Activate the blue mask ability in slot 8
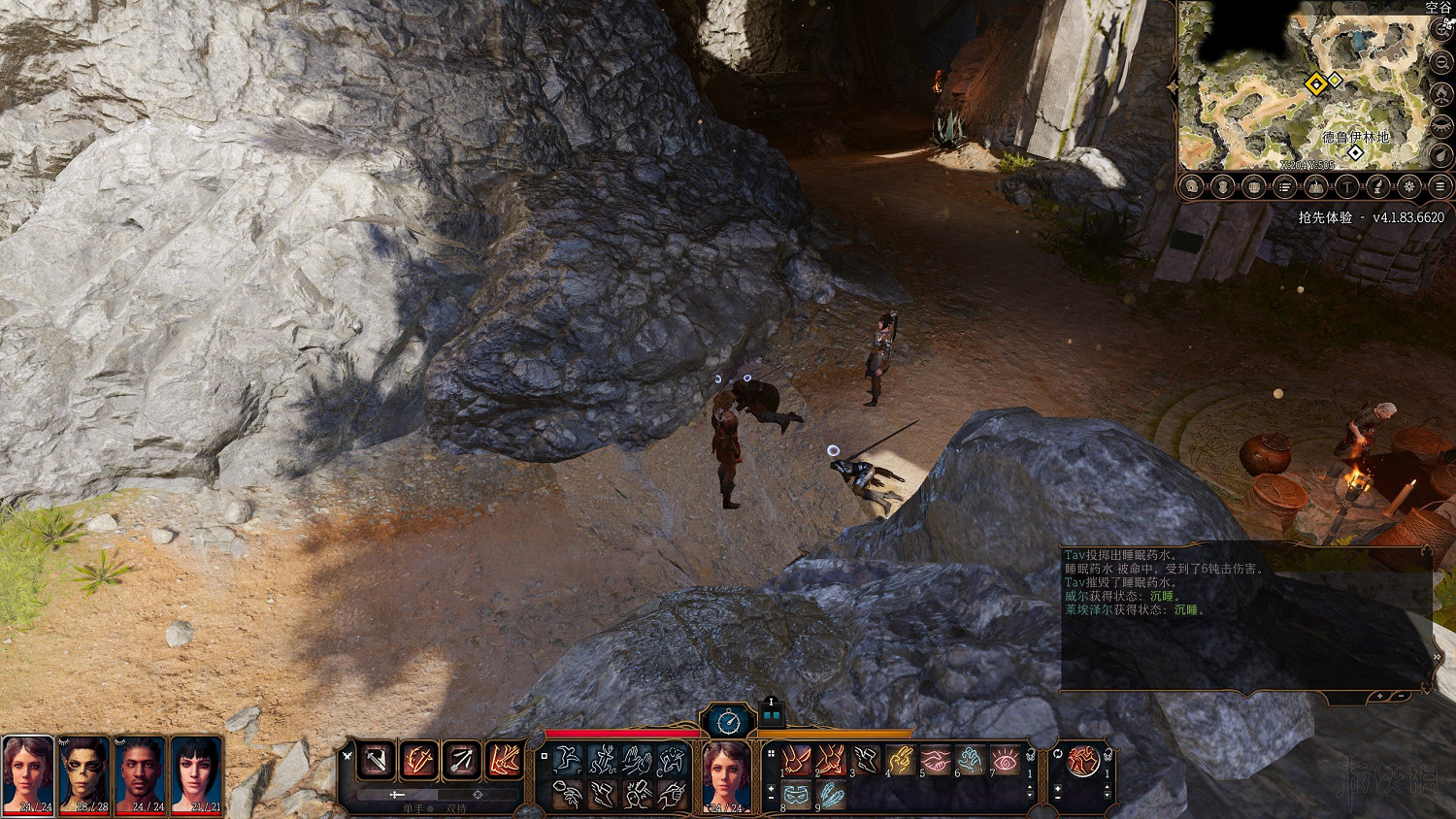The image size is (1456, 819). click(796, 795)
